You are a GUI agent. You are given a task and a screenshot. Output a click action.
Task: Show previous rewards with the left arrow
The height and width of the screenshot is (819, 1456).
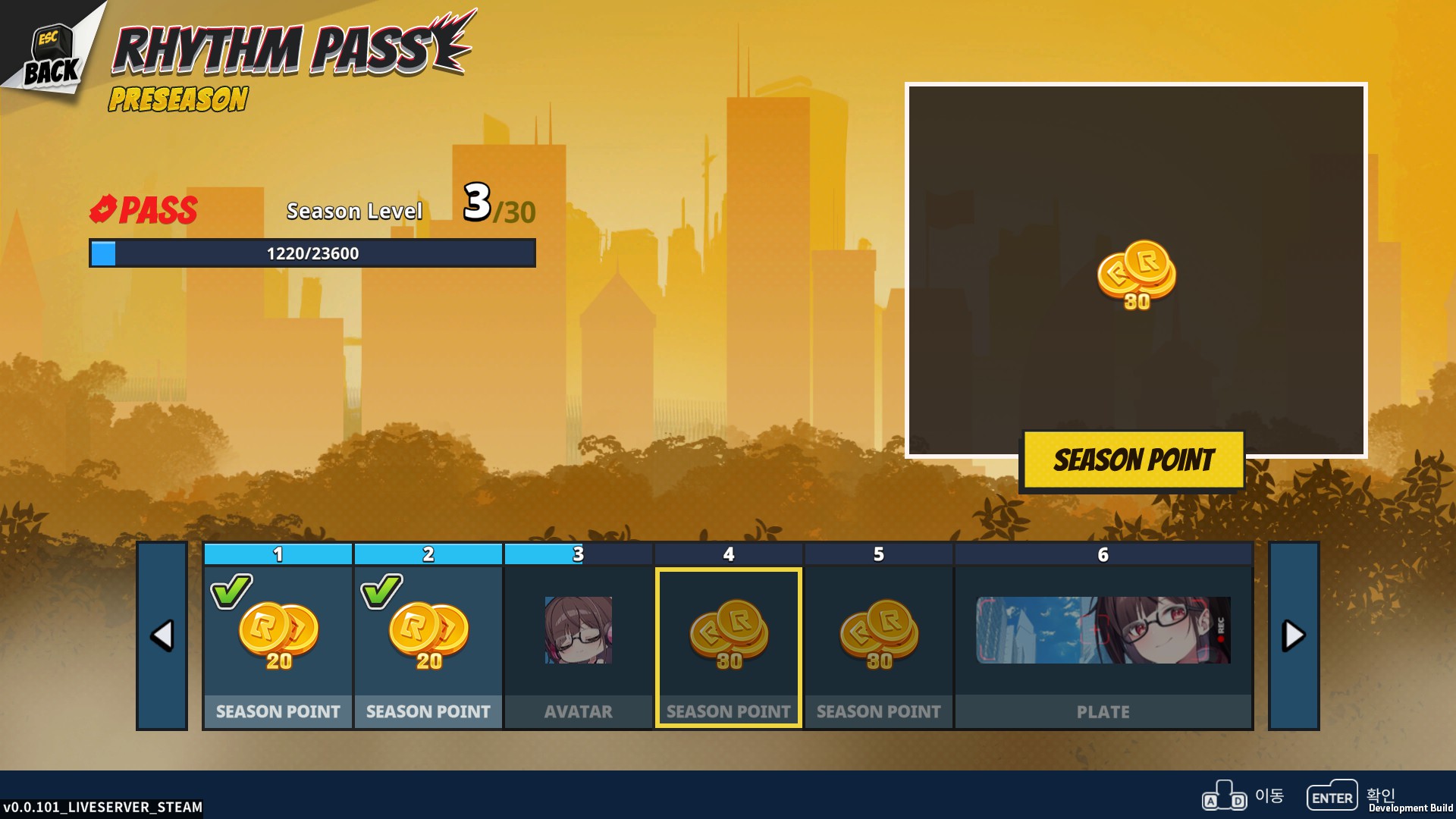(162, 635)
